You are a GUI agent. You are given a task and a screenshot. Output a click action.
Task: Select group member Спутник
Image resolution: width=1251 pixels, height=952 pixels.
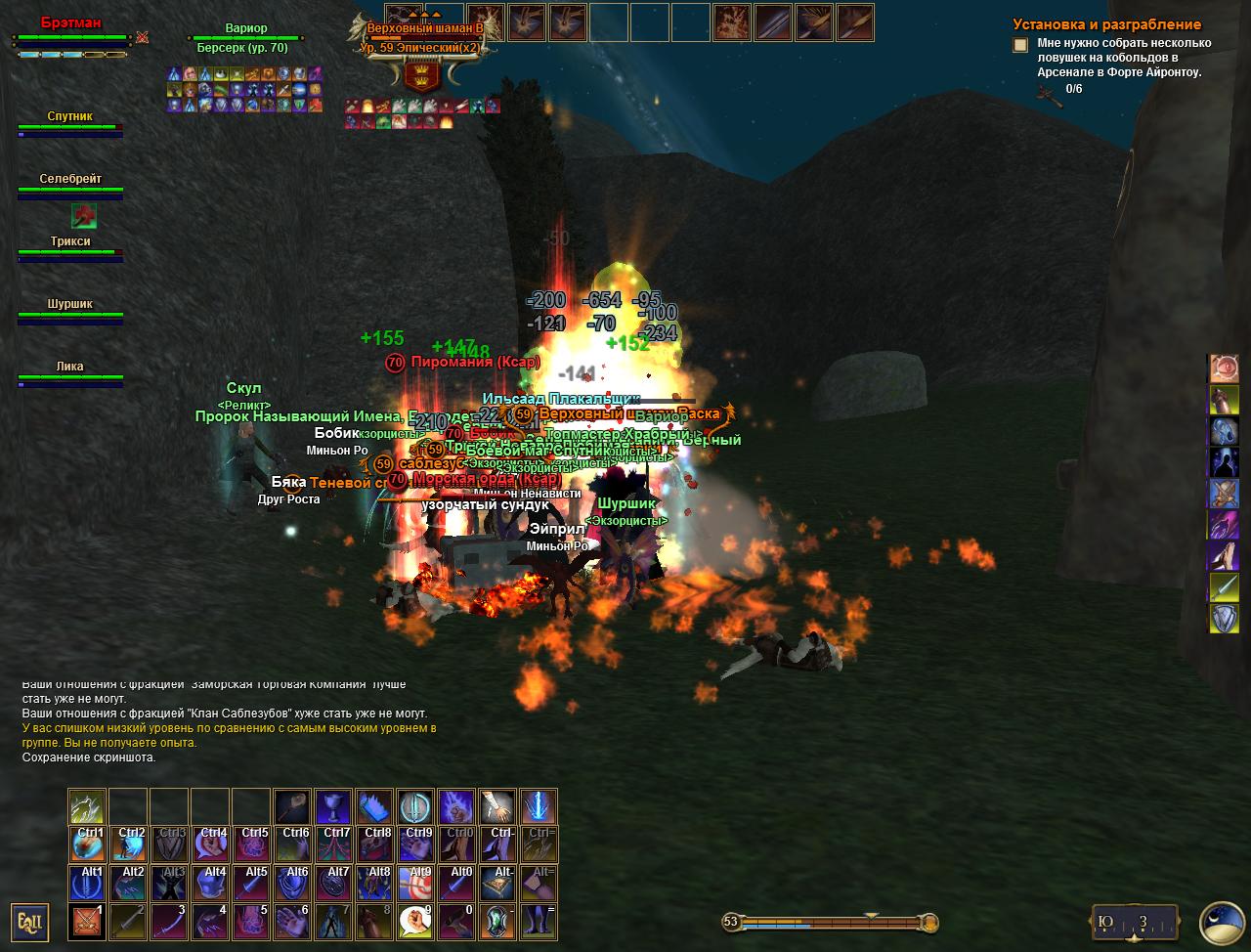coord(70,122)
